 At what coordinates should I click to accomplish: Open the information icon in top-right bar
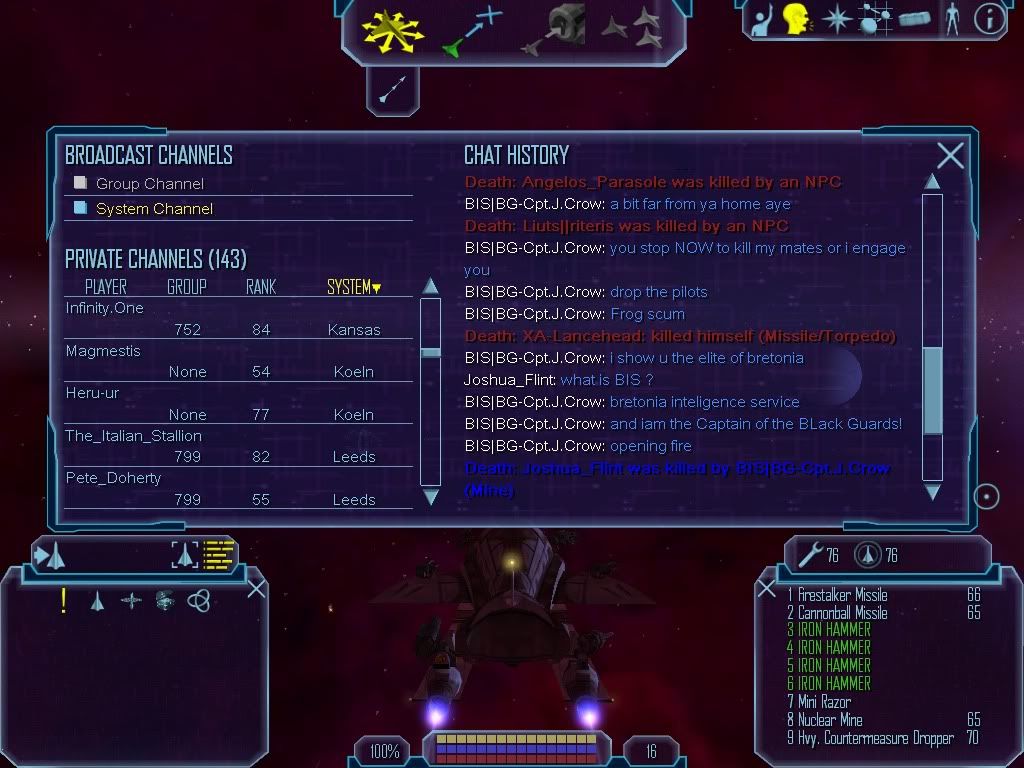coord(988,20)
